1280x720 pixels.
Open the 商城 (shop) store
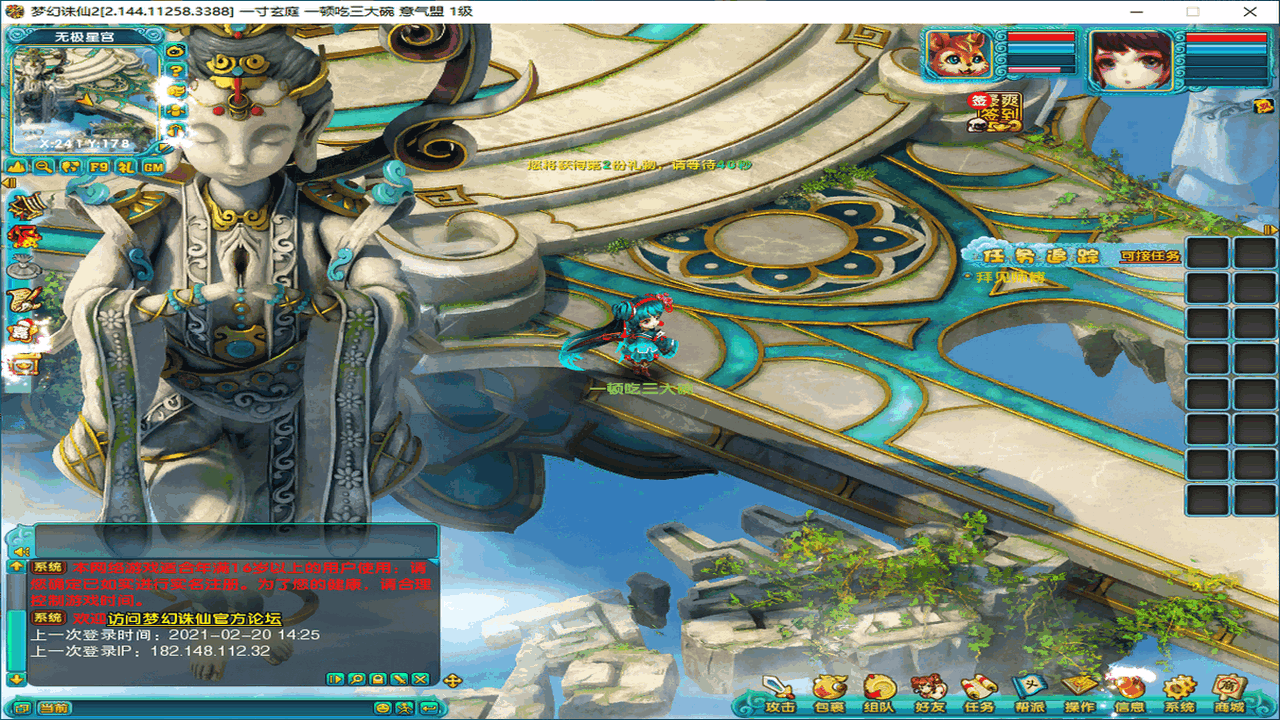1230,692
